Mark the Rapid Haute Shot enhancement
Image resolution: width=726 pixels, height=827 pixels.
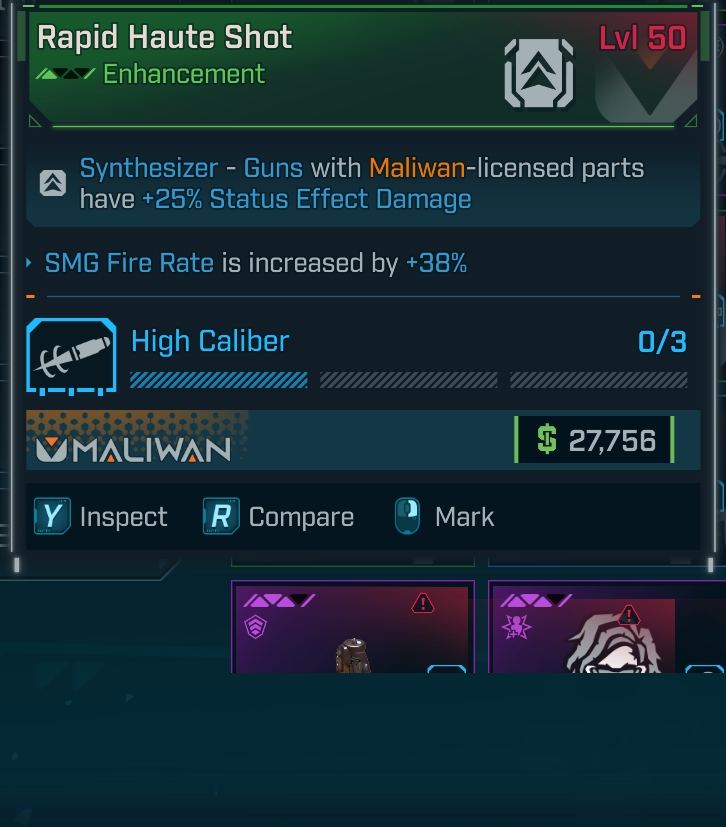444,517
